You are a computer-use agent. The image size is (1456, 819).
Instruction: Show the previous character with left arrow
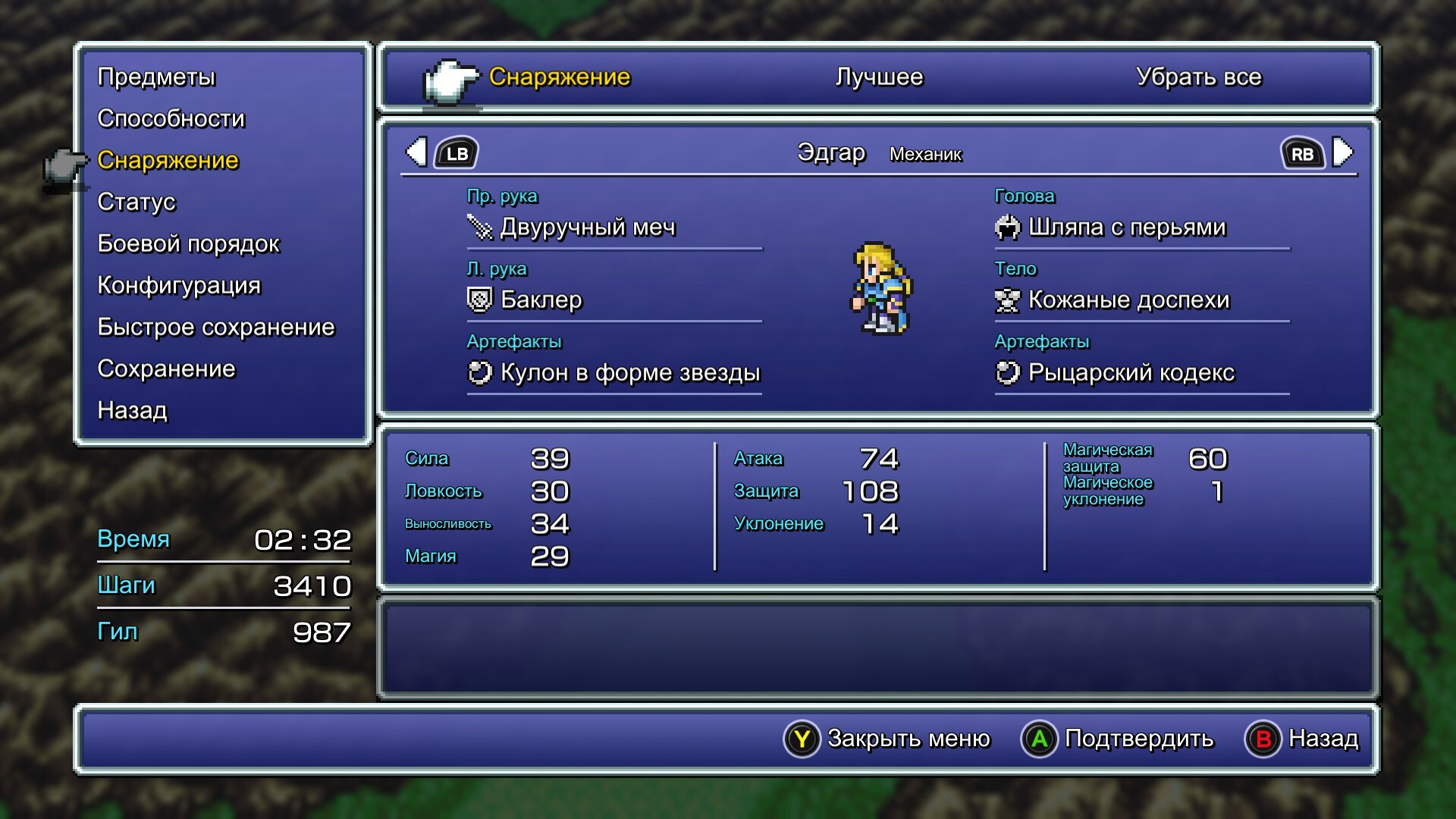[416, 152]
